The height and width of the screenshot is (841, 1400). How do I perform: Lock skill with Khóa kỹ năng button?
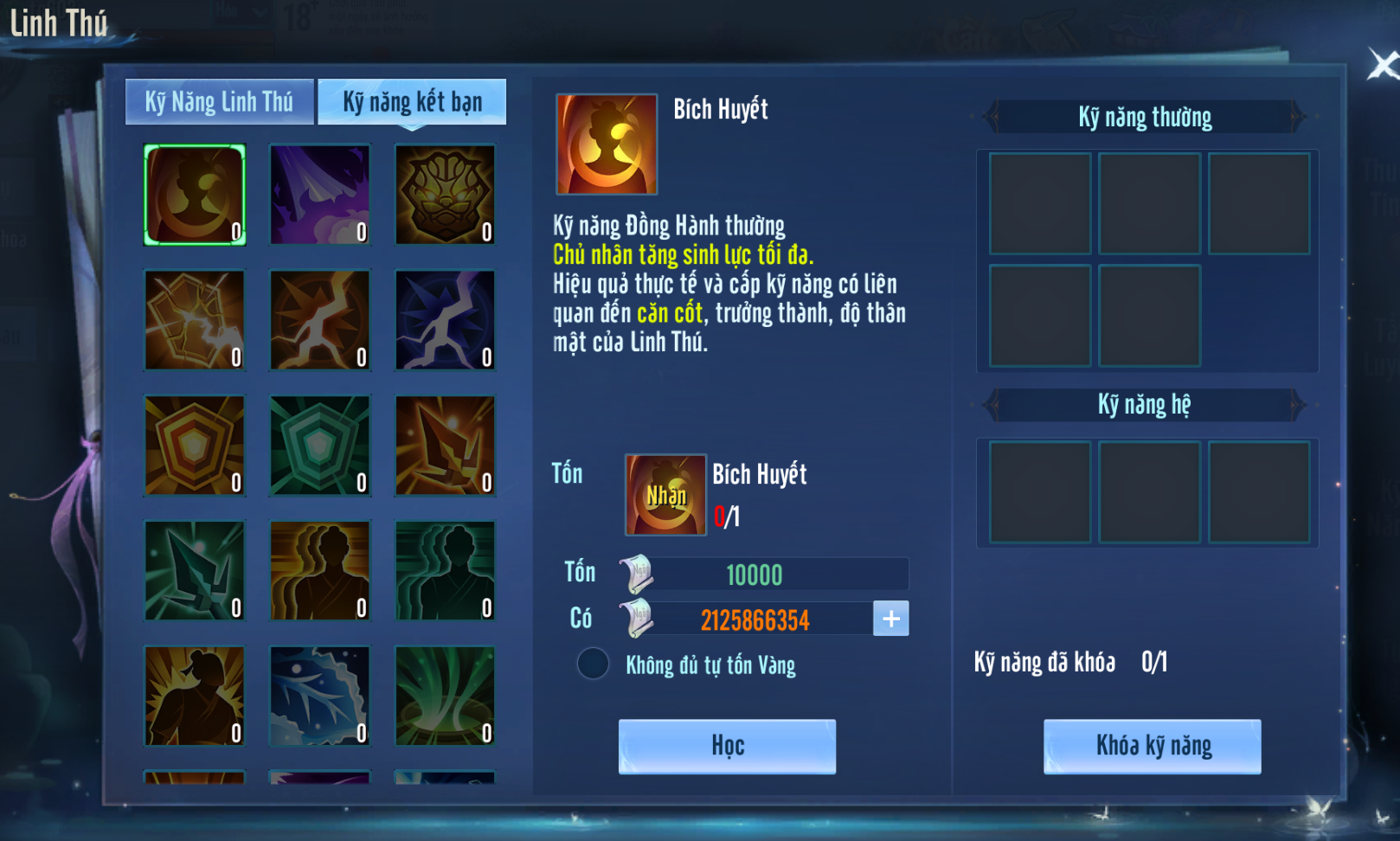(1152, 746)
